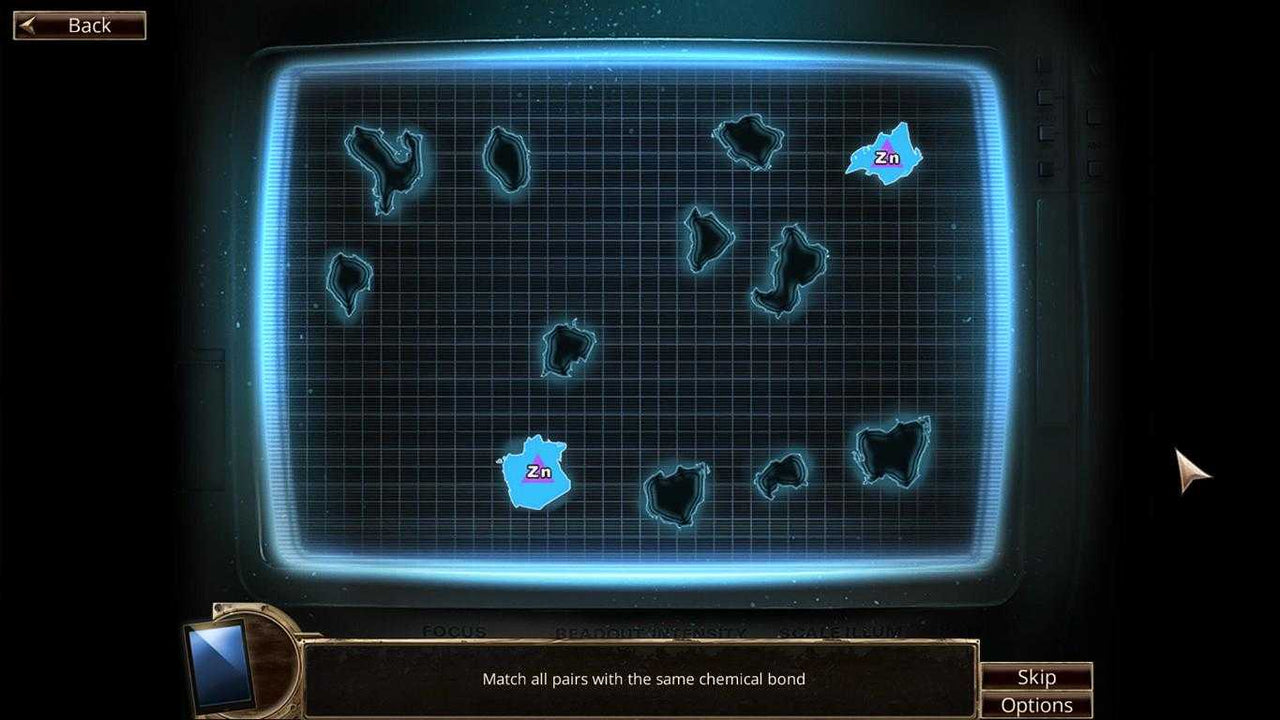The width and height of the screenshot is (1280, 720).
Task: Open the Options menu
Action: (x=1037, y=704)
